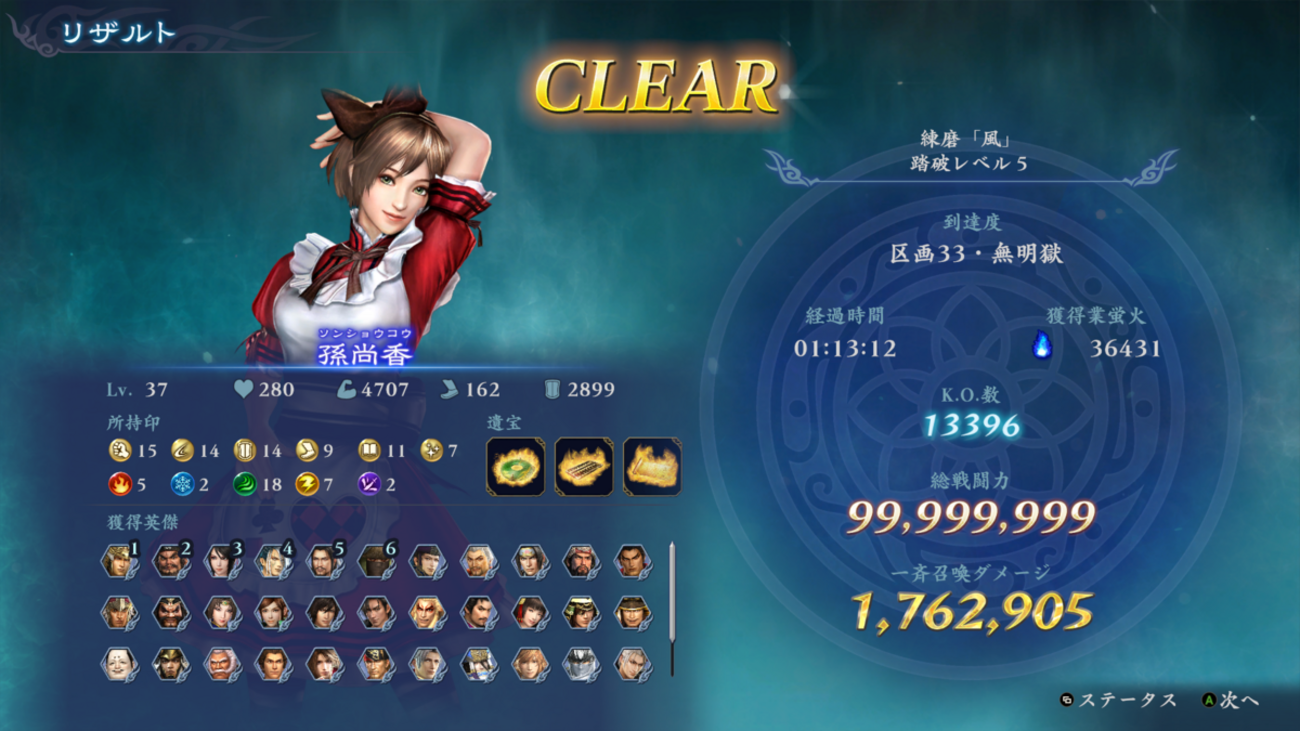Click the acquired heroes list scrollbar
The width and height of the screenshot is (1300, 731).
(x=672, y=608)
